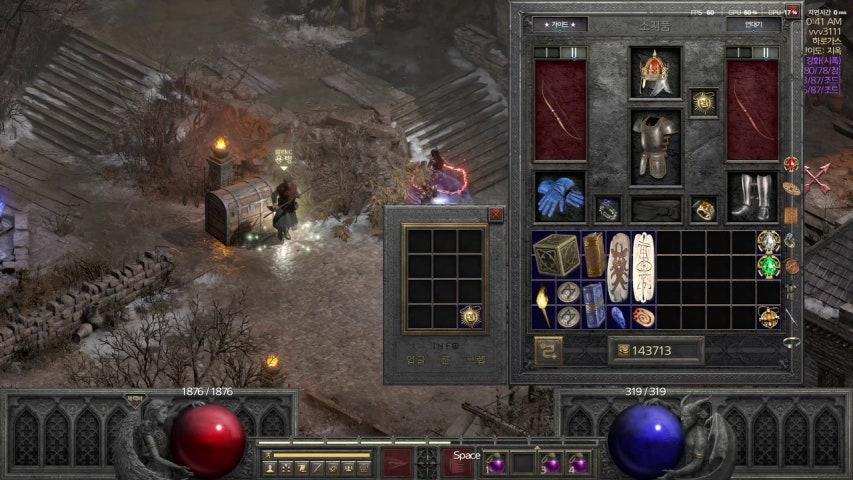The image size is (853, 480).
Task: Use the purple potion in belt slot 1
Action: (496, 463)
